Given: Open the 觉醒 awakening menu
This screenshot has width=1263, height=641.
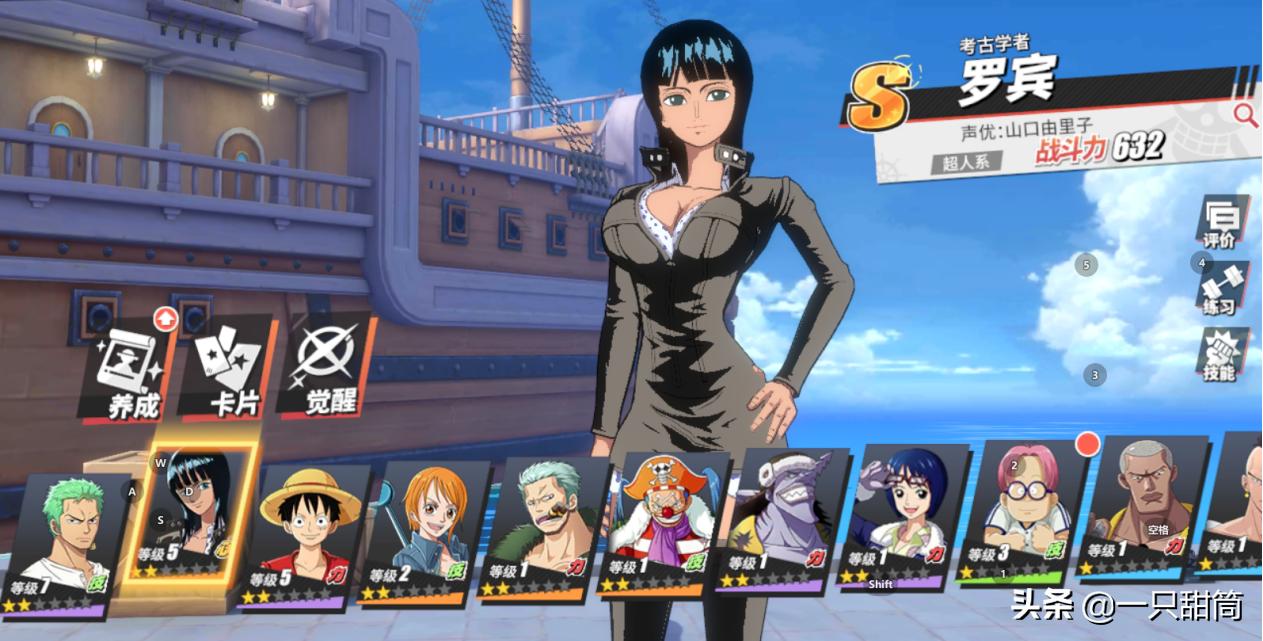Looking at the screenshot, I should (326, 367).
